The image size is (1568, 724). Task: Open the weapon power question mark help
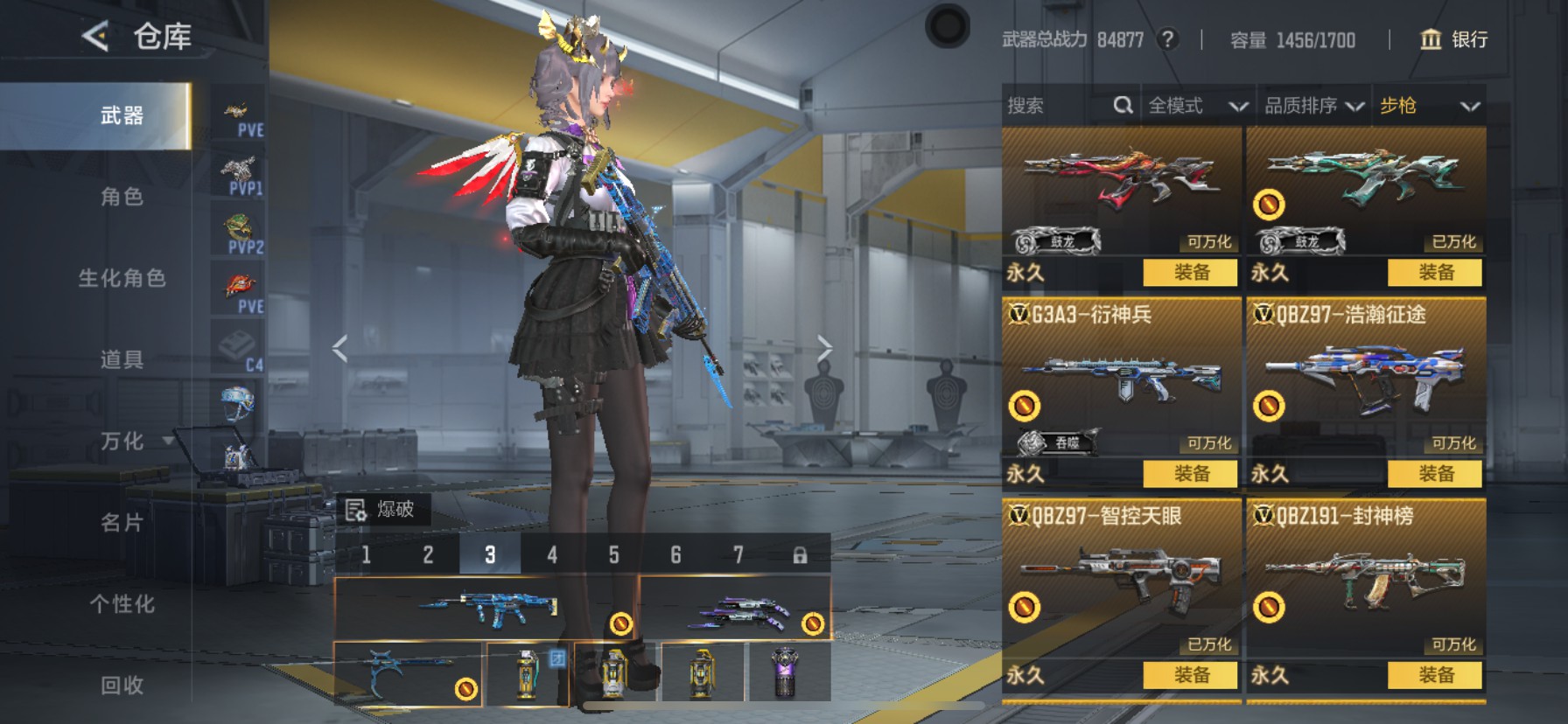tap(1167, 39)
